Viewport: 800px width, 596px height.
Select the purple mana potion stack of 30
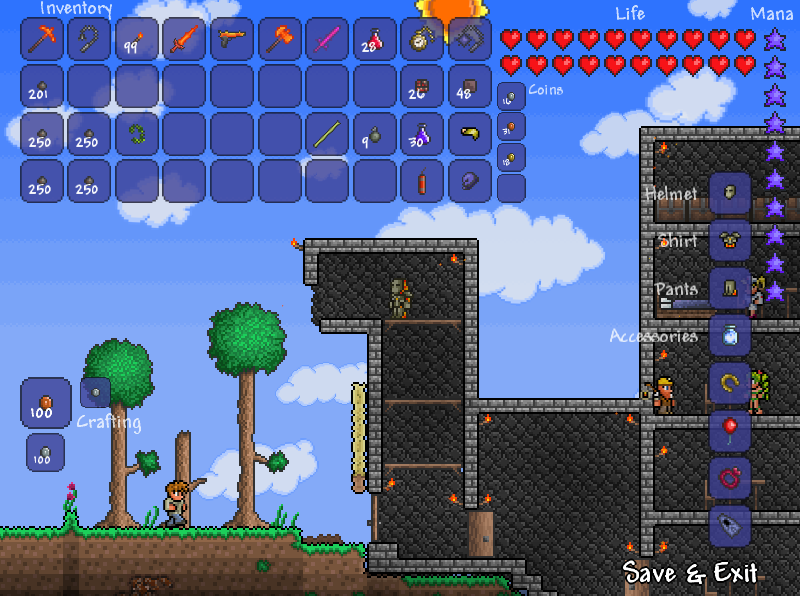423,134
